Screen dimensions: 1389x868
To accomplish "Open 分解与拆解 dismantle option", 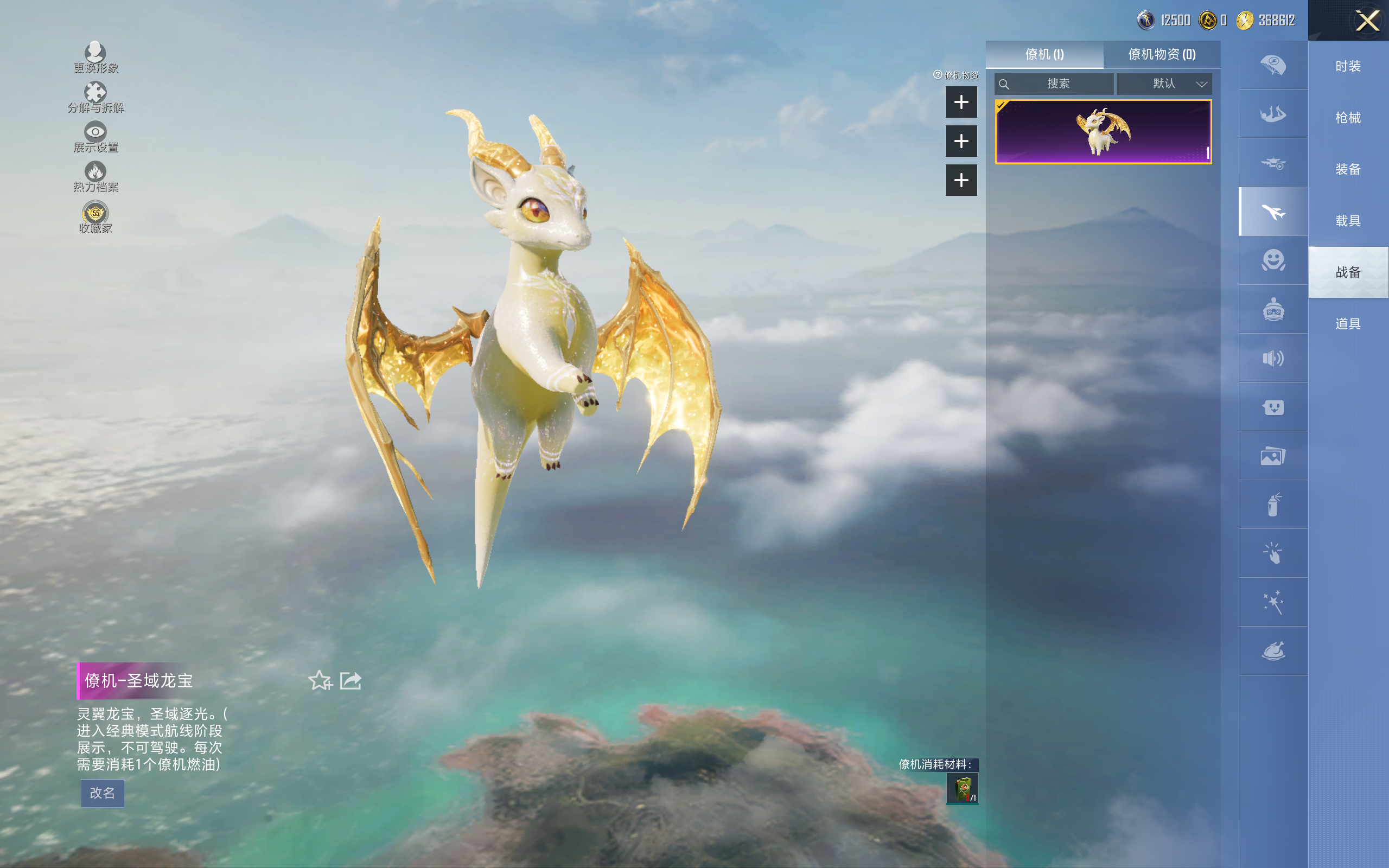I will [x=95, y=93].
